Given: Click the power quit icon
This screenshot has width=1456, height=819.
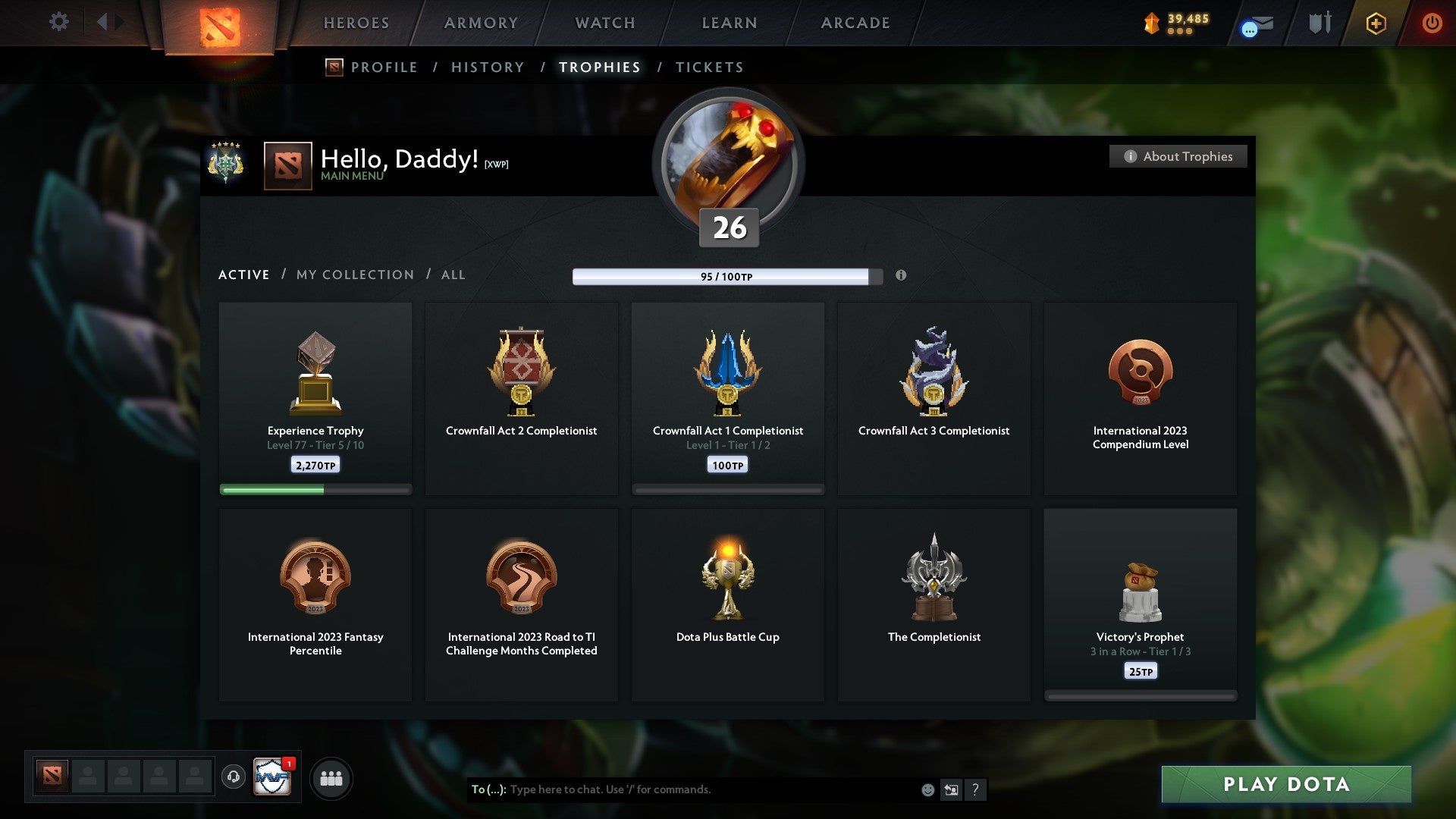Looking at the screenshot, I should (1432, 23).
